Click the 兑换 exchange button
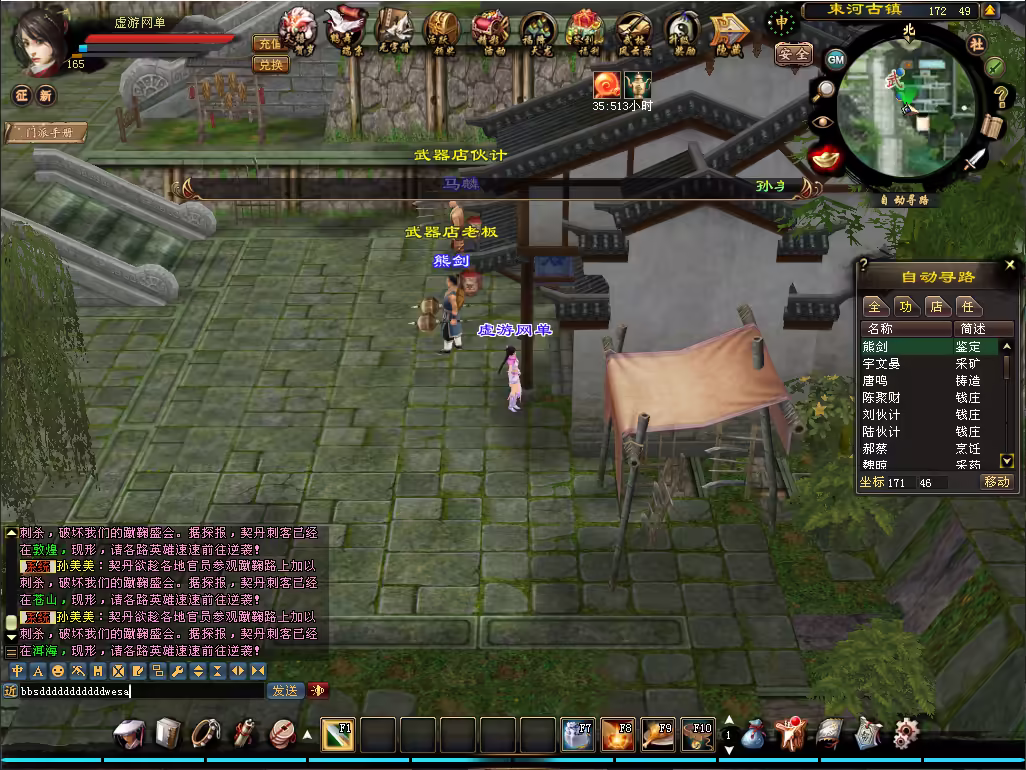The width and height of the screenshot is (1026, 770). coord(269,64)
